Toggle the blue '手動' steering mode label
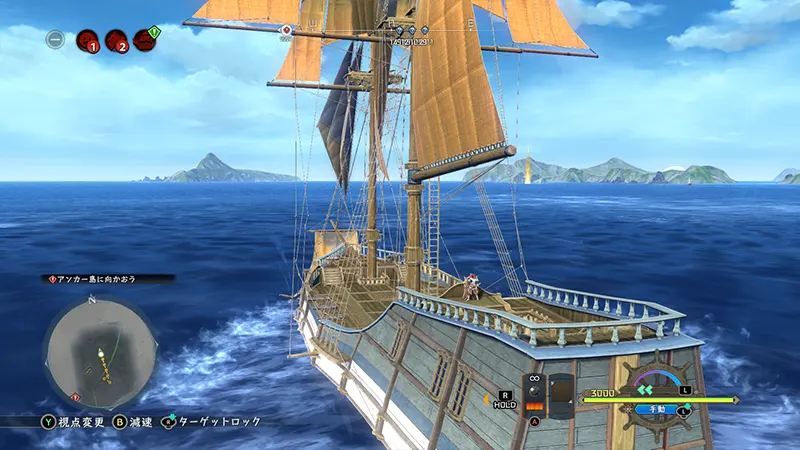Viewport: 800px width, 450px height. pyautogui.click(x=657, y=409)
